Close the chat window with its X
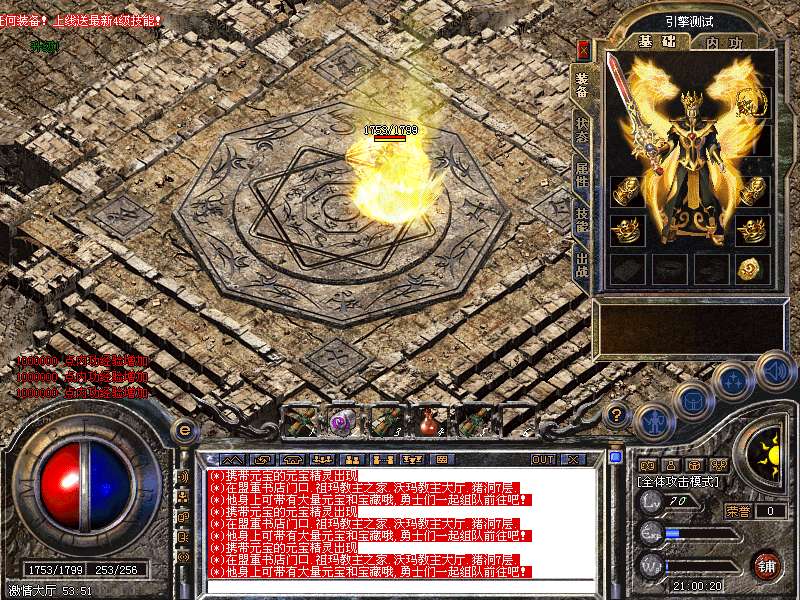 pos(573,459)
